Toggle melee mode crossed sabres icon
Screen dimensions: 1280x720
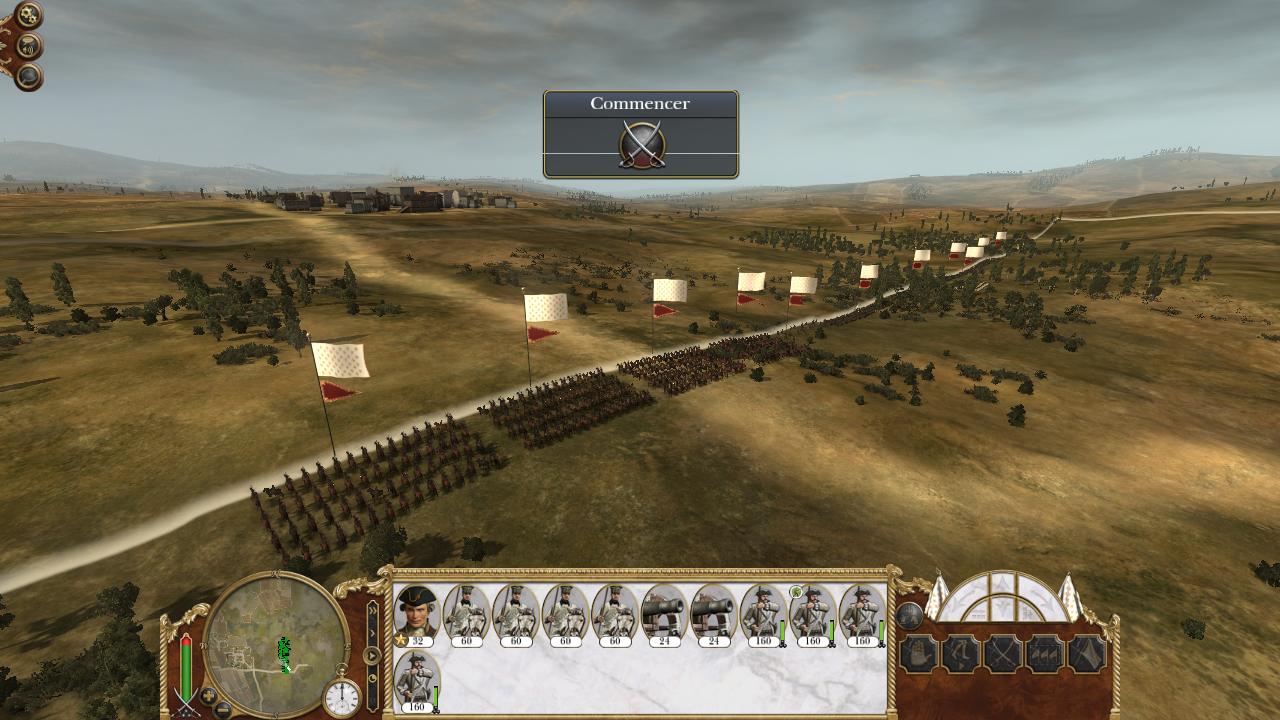click(x=1002, y=654)
